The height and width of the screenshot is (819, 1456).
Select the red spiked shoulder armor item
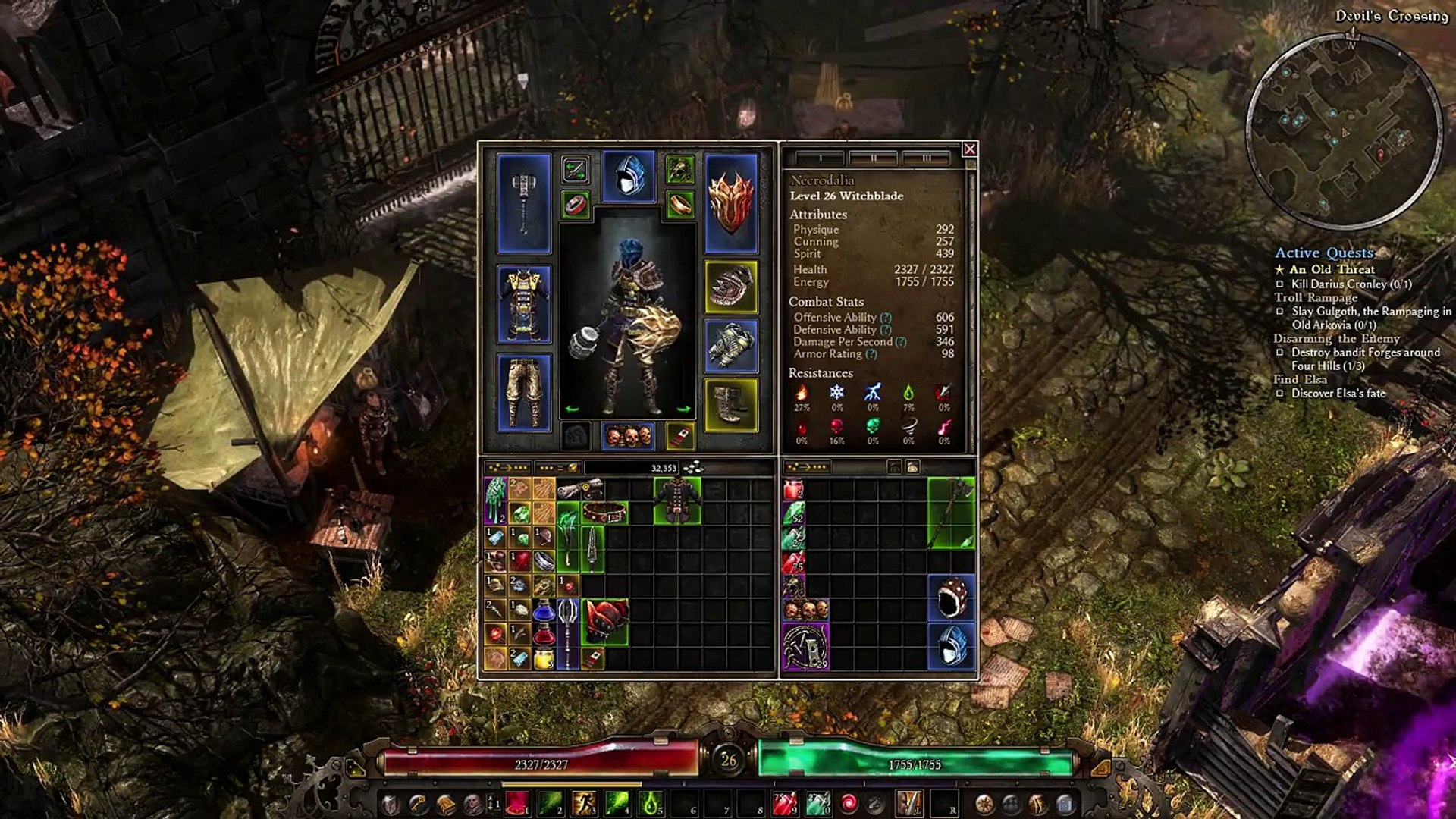coord(605,622)
